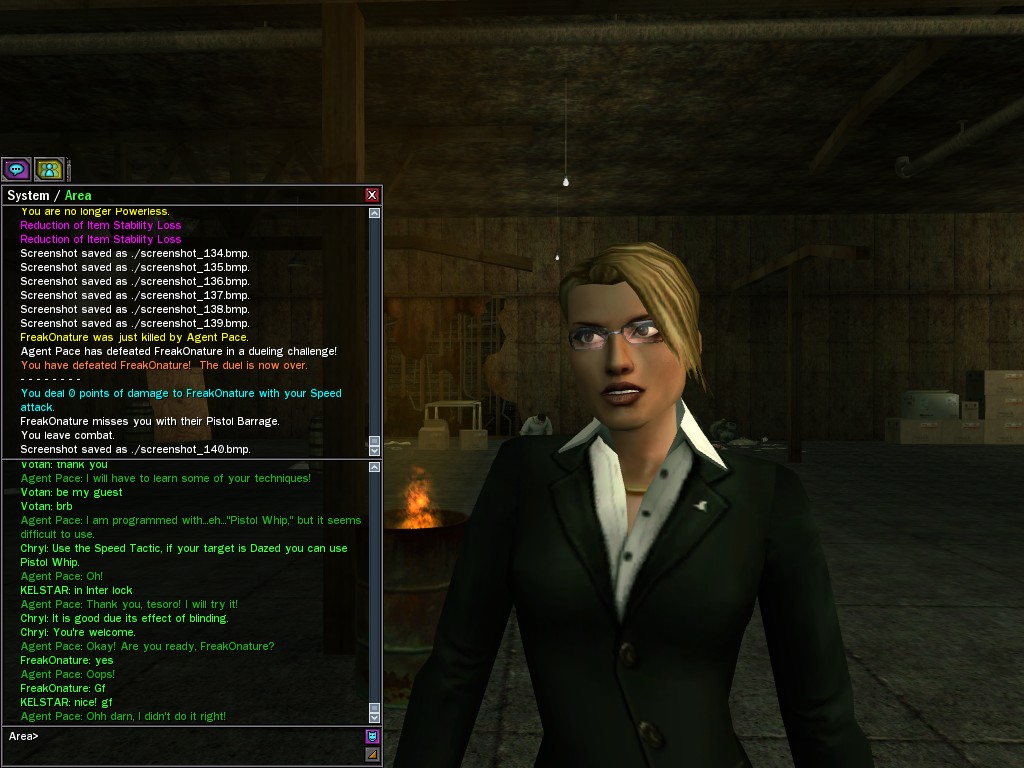Screen dimensions: 1024x768
Task: Switch to the Area chat tab
Action: click(x=78, y=196)
